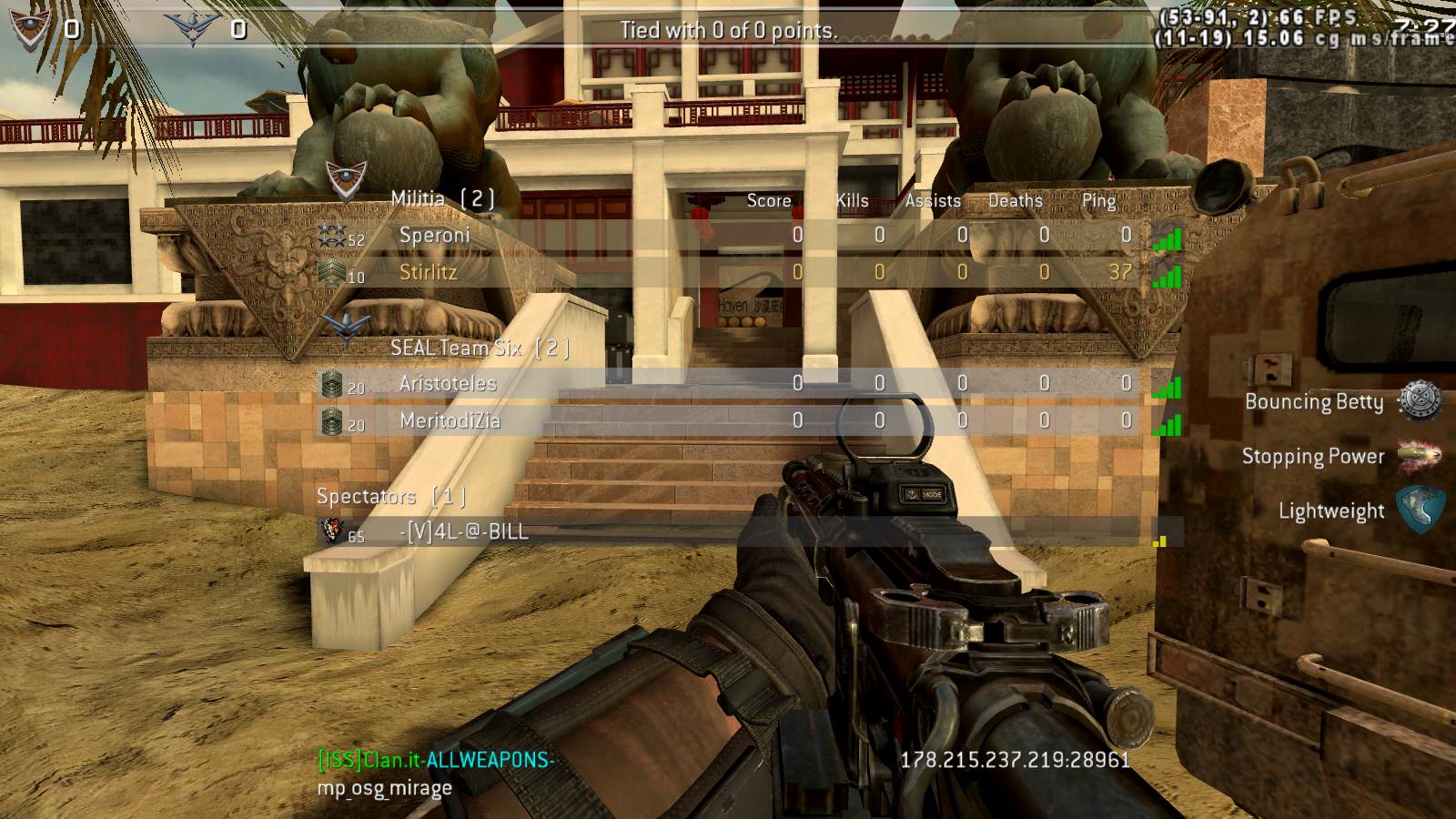Click the Stirlitz player row
This screenshot has width=1456, height=819.
tap(429, 272)
